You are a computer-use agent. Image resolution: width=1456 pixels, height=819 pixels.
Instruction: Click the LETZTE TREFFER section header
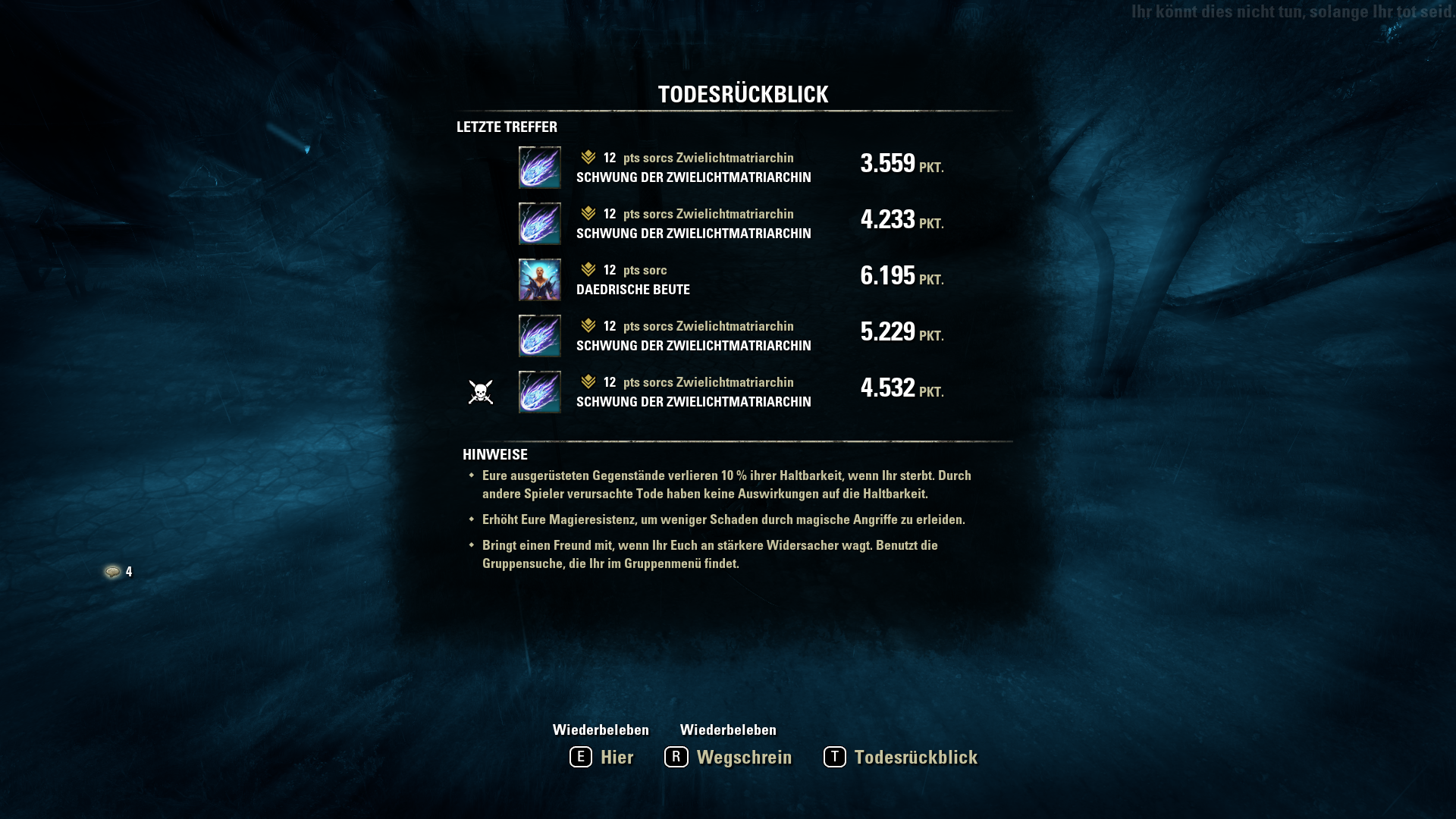pyautogui.click(x=506, y=127)
